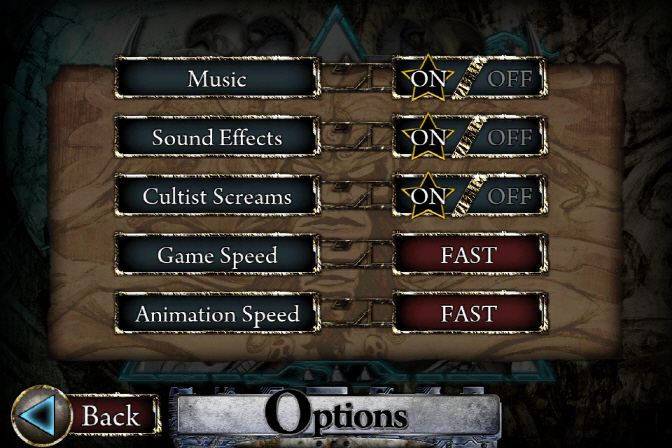Viewport: 672px width, 448px height.
Task: Turn Music off
Action: [510, 78]
